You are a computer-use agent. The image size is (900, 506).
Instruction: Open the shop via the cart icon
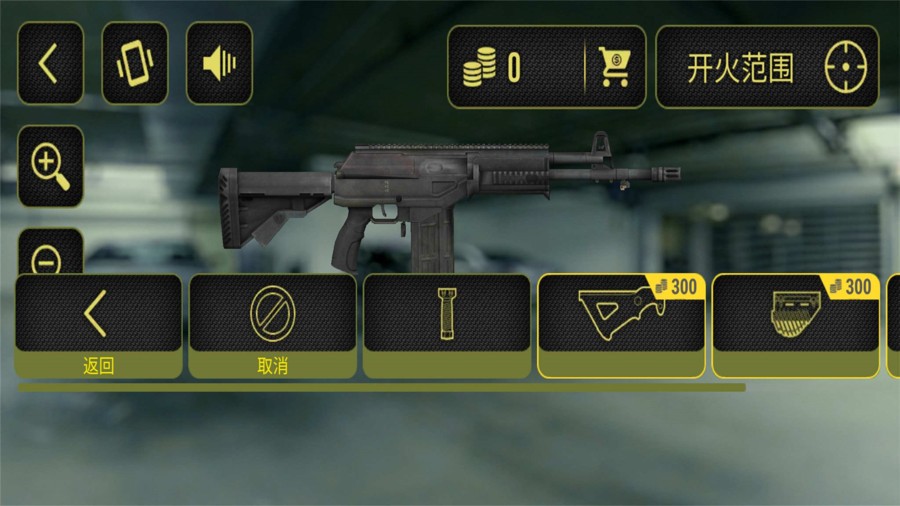coord(614,67)
